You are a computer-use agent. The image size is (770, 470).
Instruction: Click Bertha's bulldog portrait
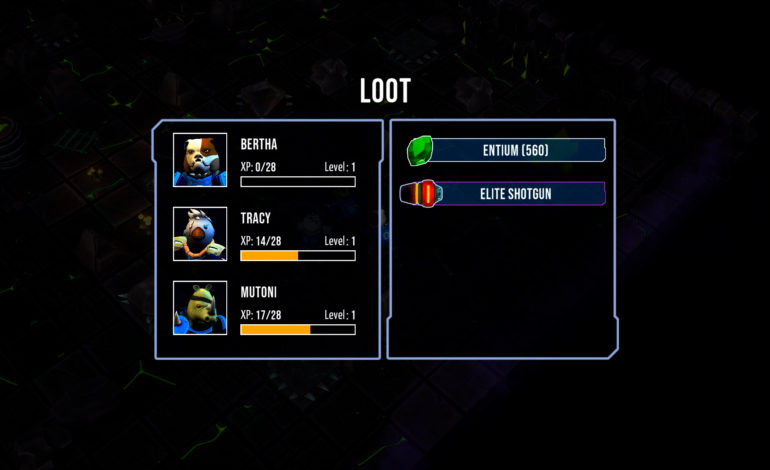200,160
